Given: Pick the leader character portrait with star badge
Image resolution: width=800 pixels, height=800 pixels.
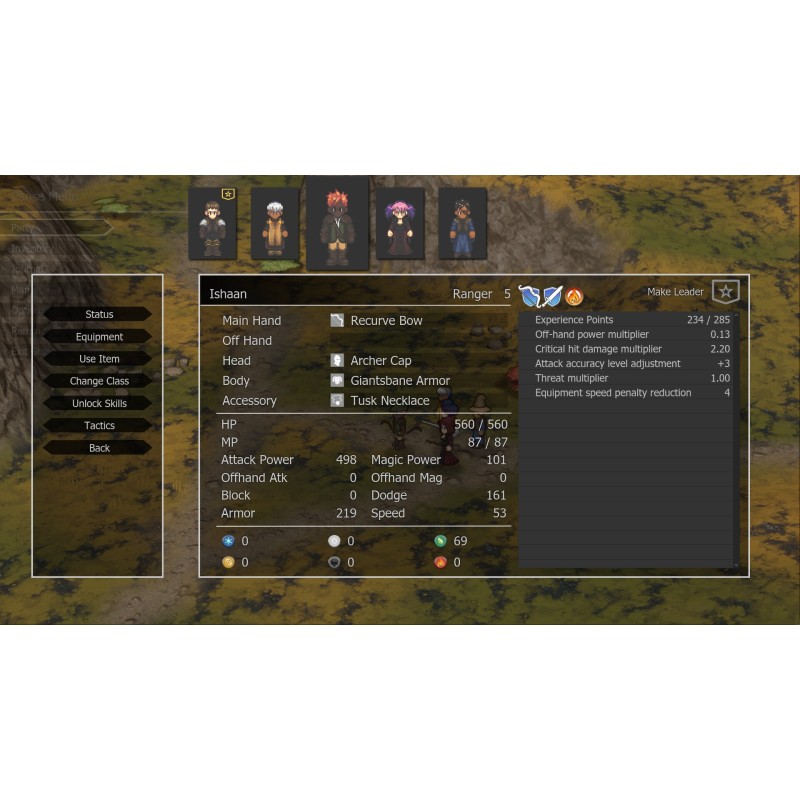Looking at the screenshot, I should pos(212,224).
